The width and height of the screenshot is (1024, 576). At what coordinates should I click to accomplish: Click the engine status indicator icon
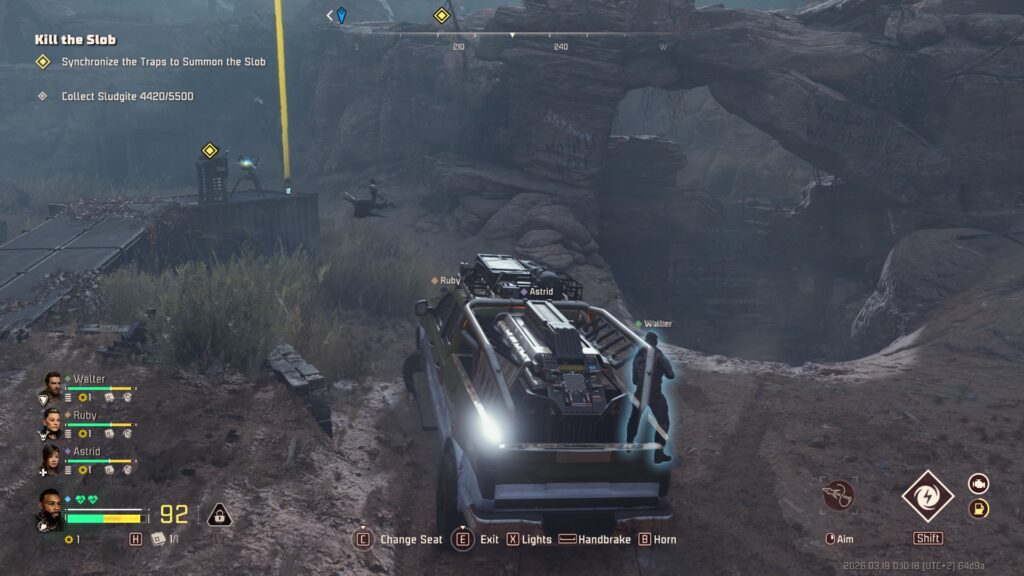(x=978, y=483)
